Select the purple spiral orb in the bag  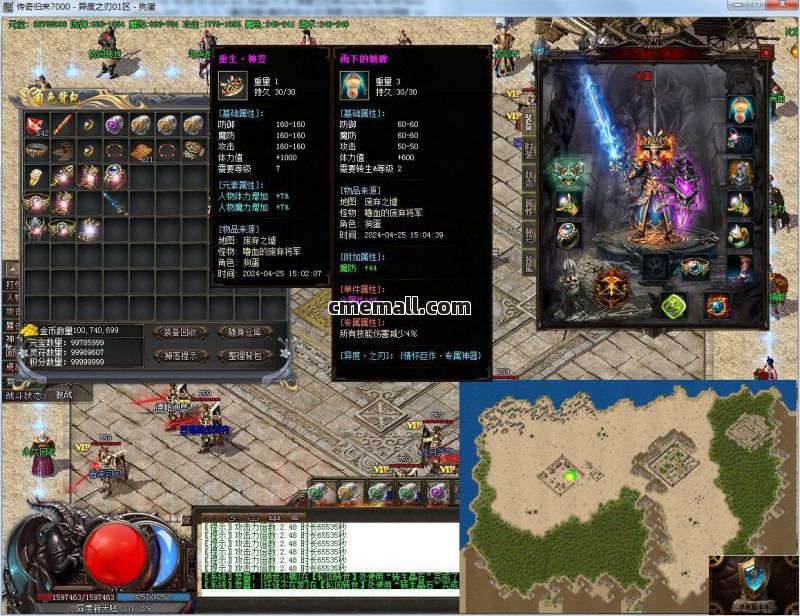click(x=115, y=124)
